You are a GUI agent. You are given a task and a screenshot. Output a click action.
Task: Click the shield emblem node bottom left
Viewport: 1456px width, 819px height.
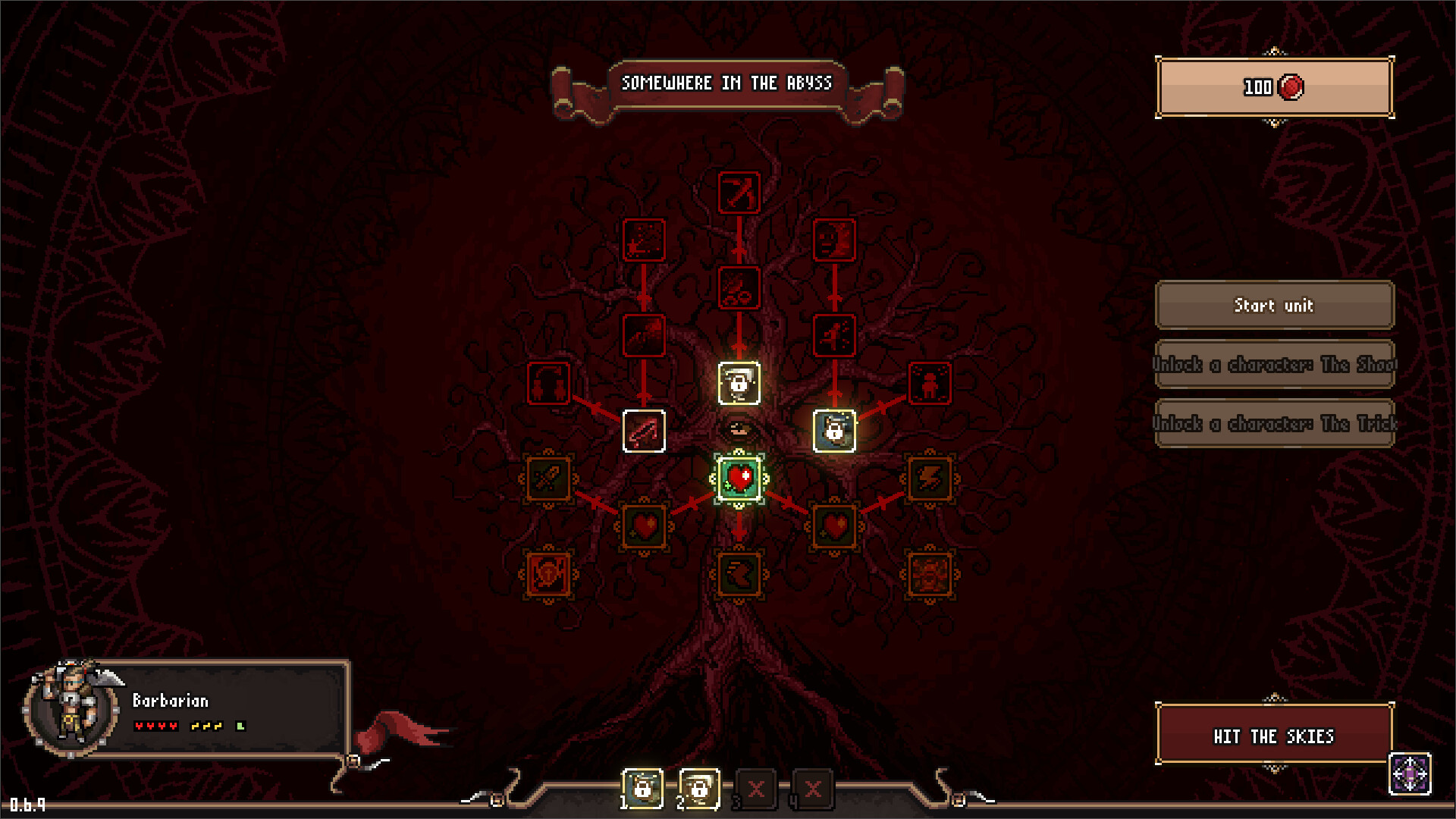coord(549,575)
